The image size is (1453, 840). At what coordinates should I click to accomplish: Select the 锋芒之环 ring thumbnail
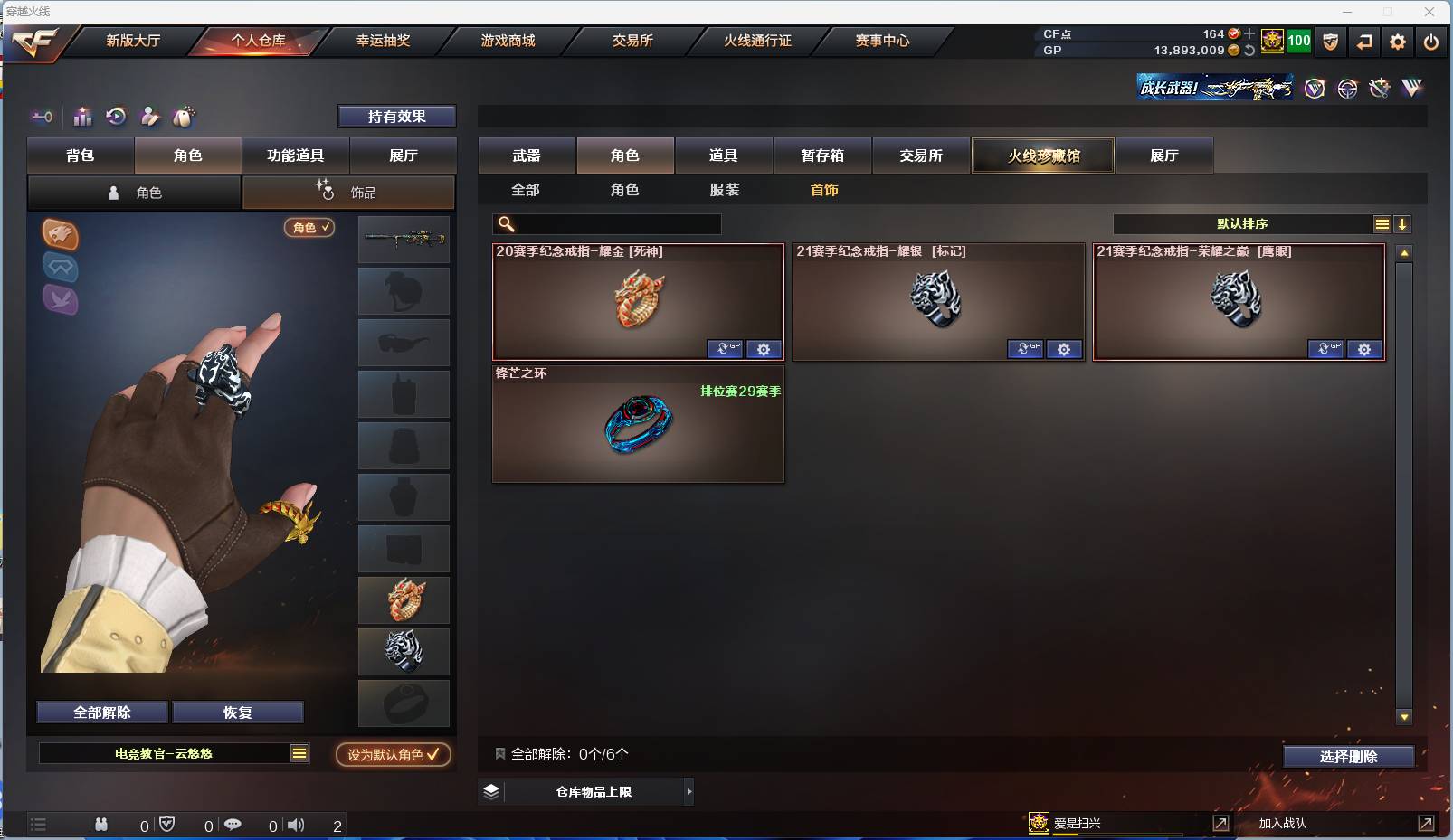tap(639, 427)
